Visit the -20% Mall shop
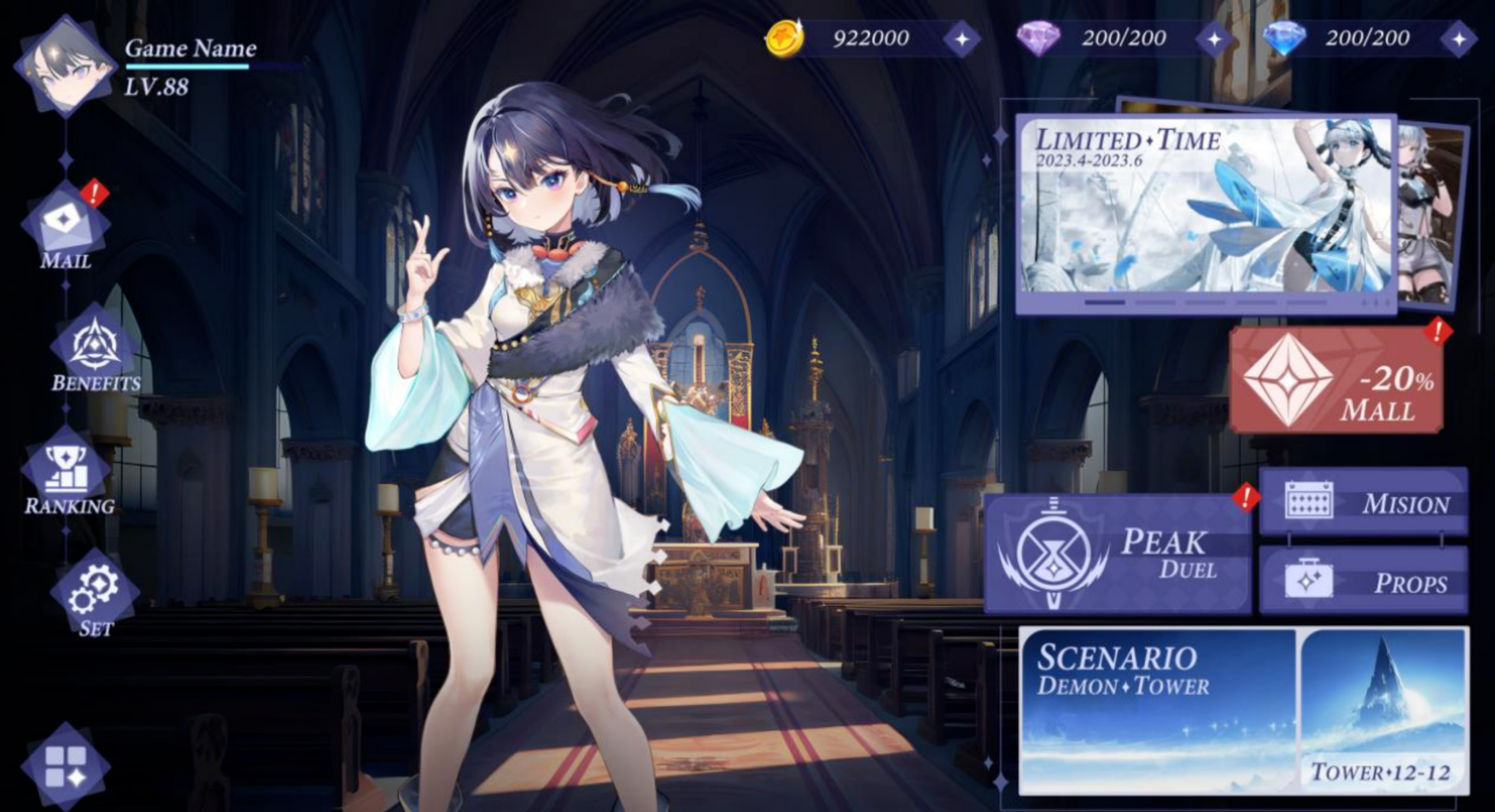The width and height of the screenshot is (1495, 812). 1336,380
